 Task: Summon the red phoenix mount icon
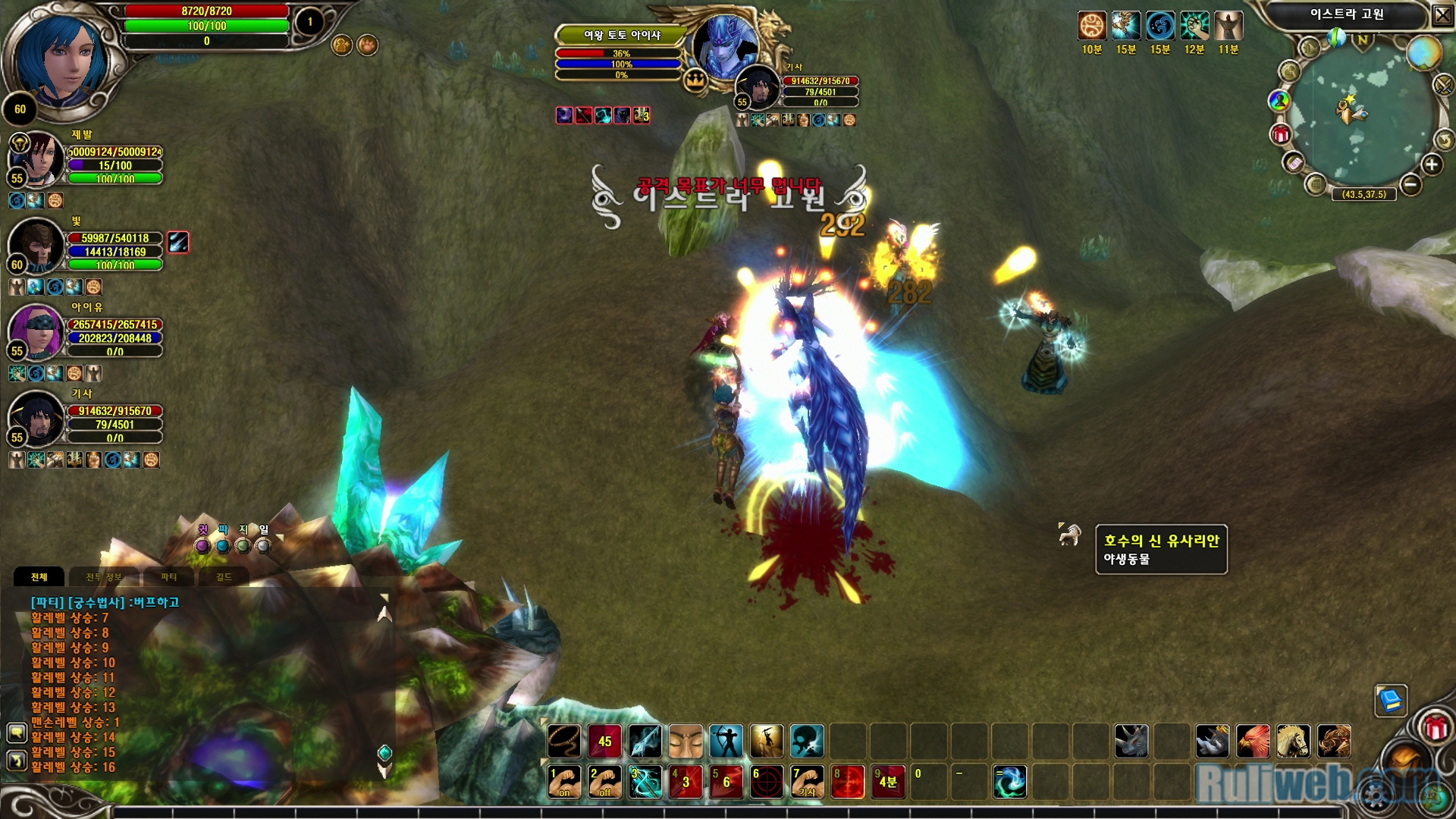pos(1253,741)
